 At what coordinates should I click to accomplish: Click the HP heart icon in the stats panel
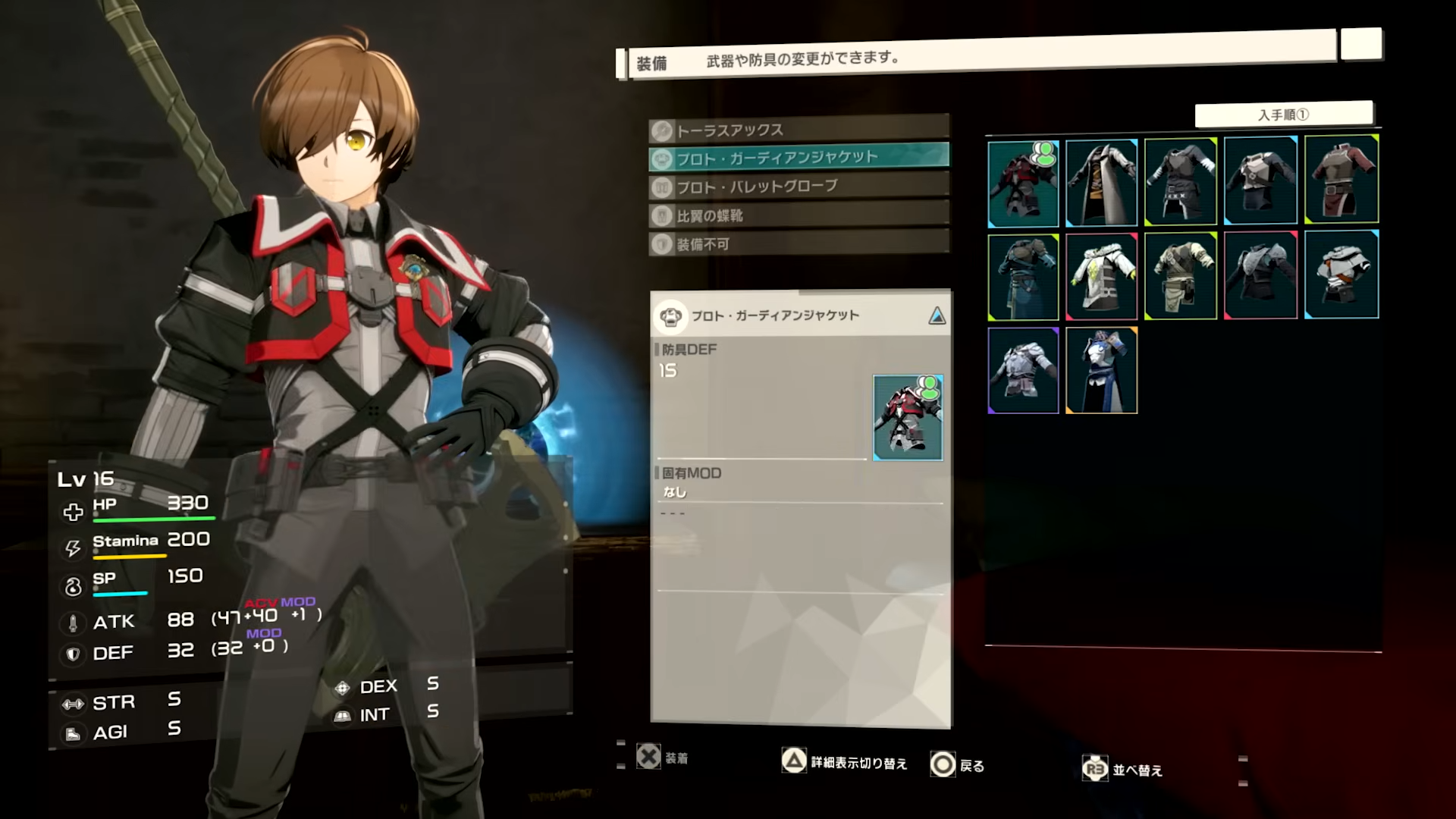72,511
